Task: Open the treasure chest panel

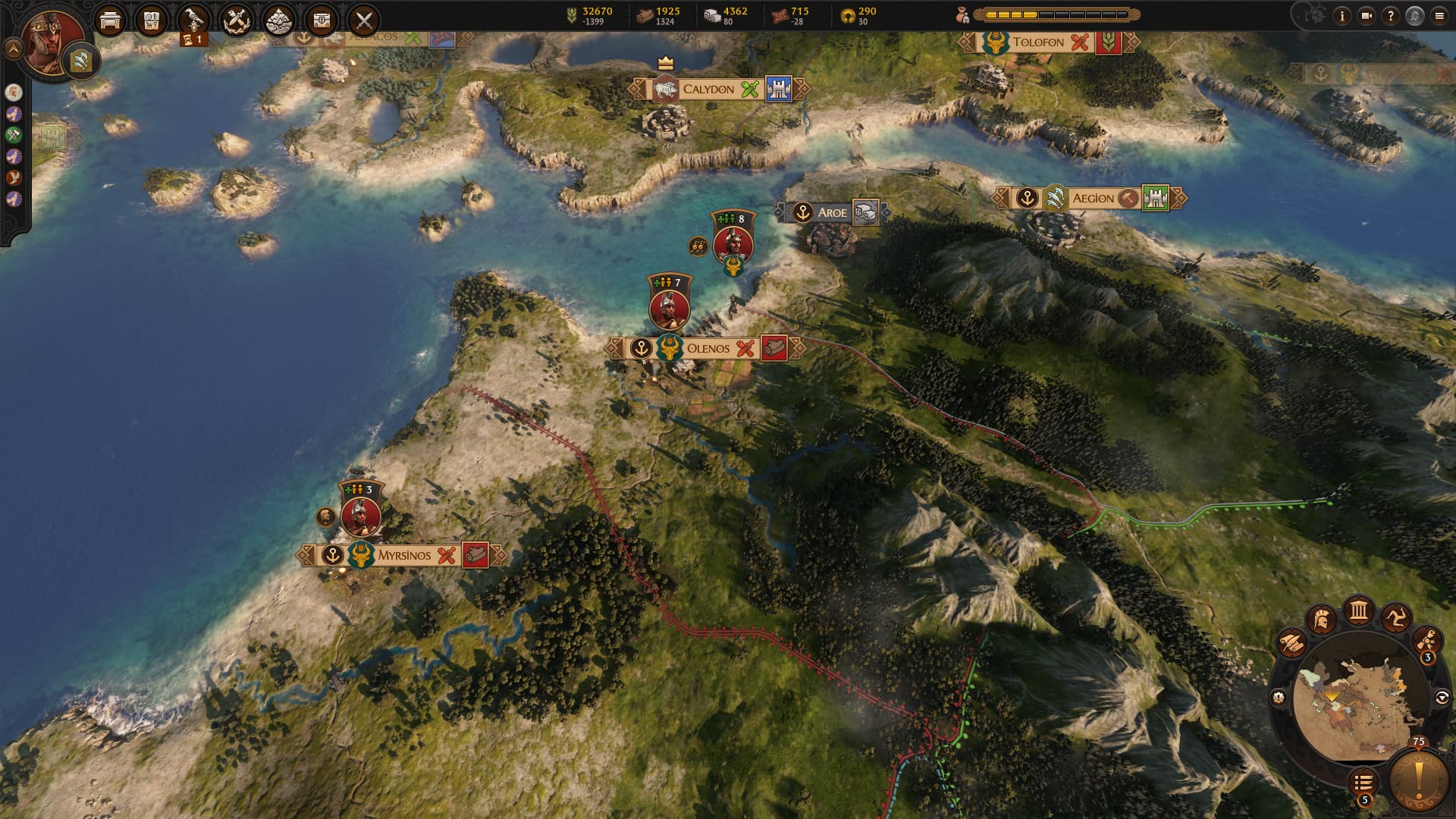Action: tap(322, 20)
